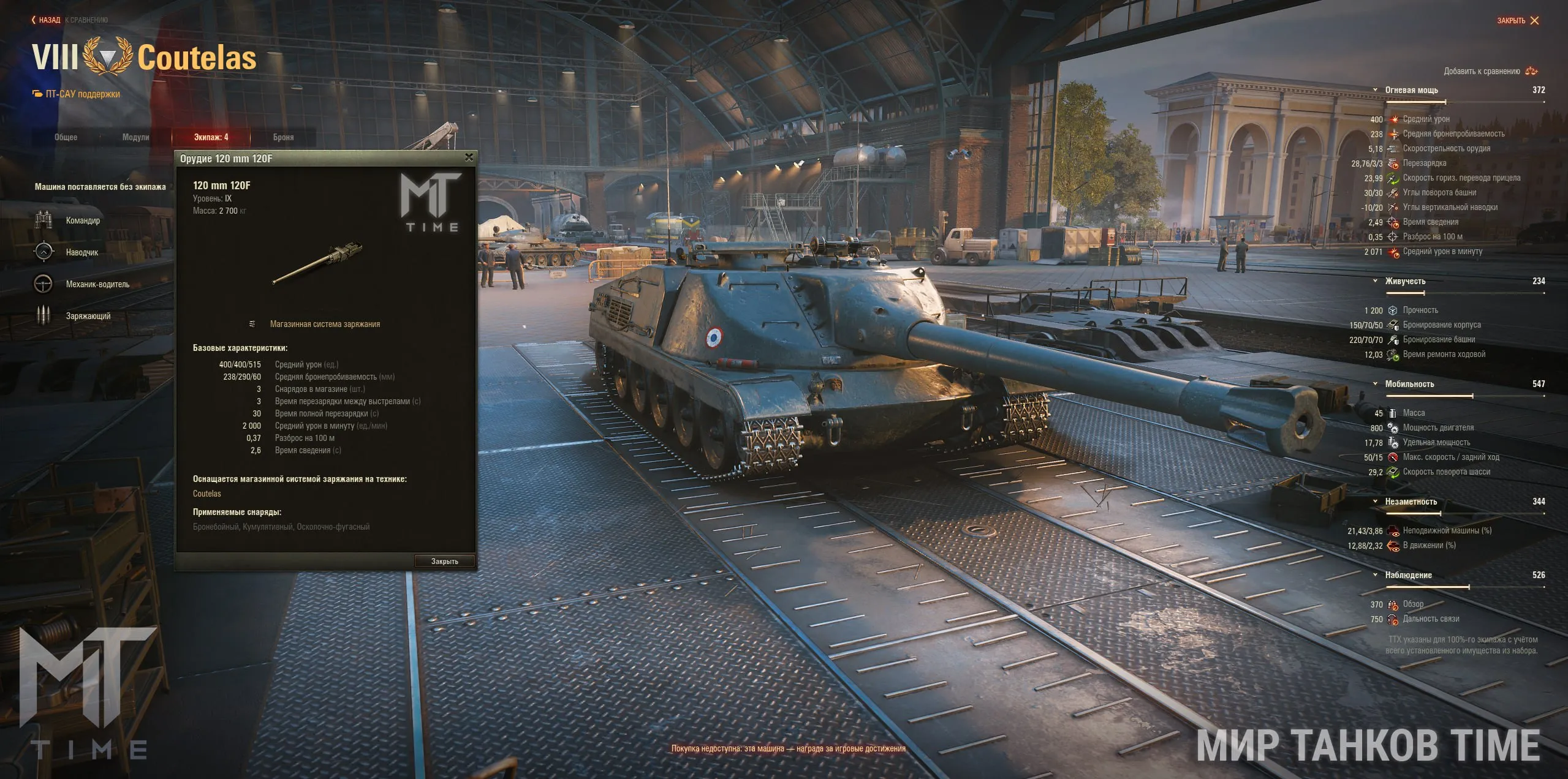Collapse the Огневая мощь section
This screenshot has width=1568, height=779.
tap(1376, 90)
